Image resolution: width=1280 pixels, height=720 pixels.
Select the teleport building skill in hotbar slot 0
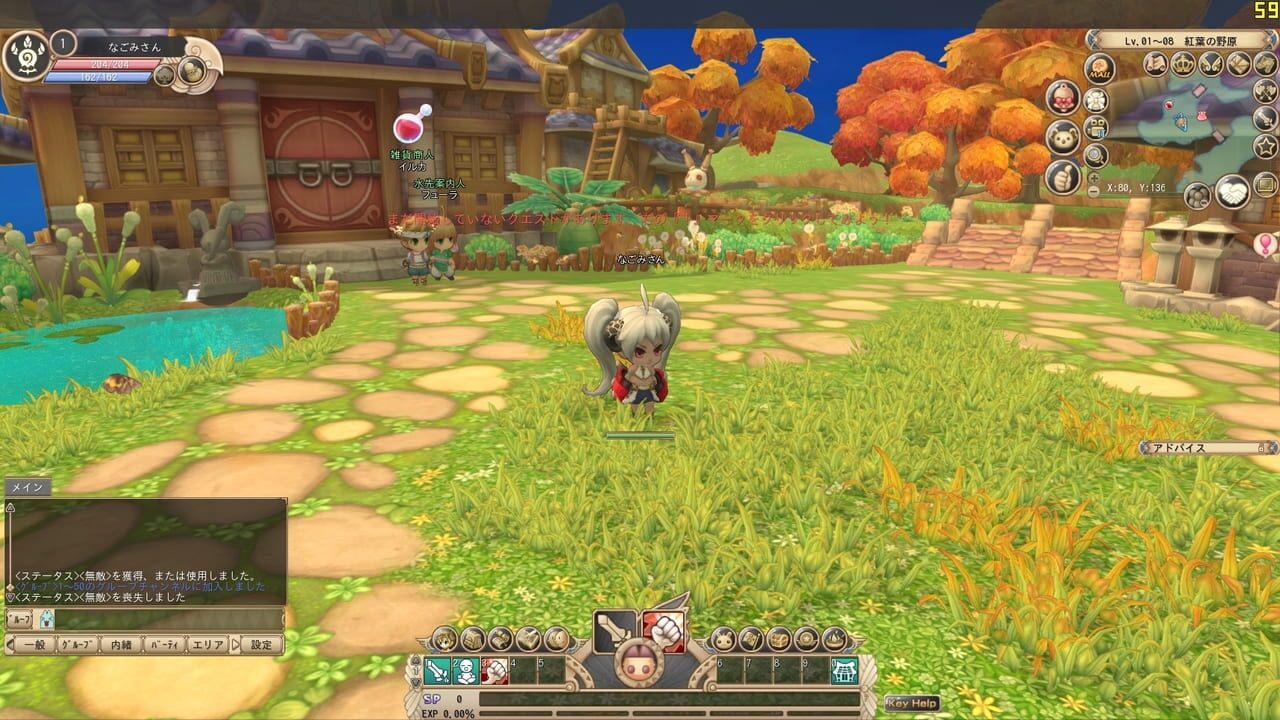click(x=844, y=669)
